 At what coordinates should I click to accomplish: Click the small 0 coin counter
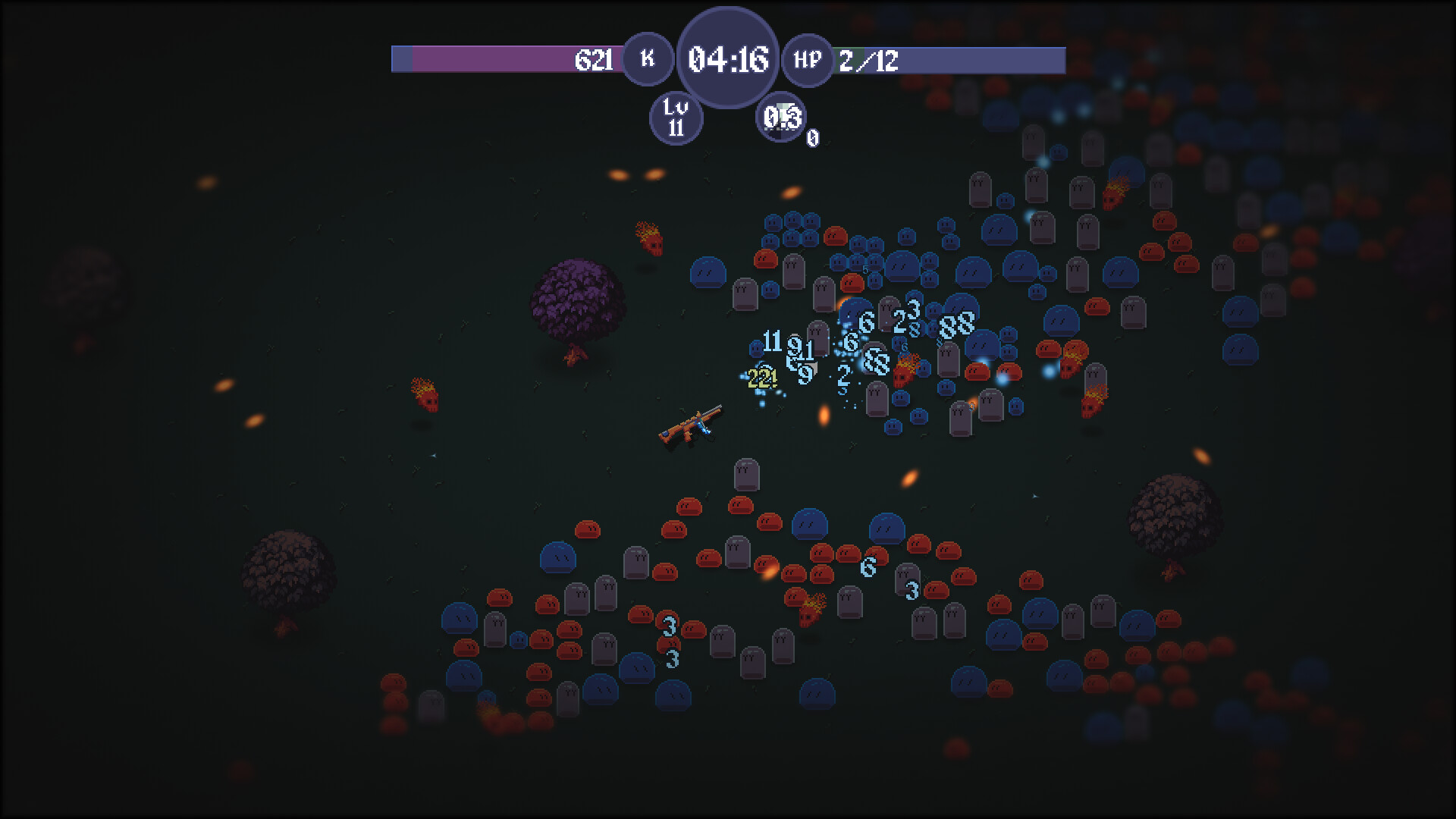(812, 138)
